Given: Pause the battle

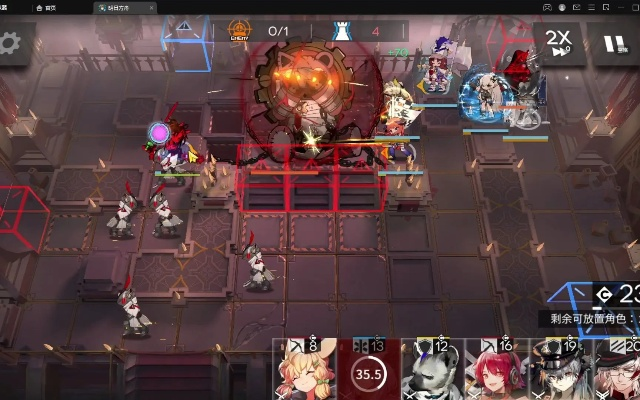Looking at the screenshot, I should tap(611, 44).
